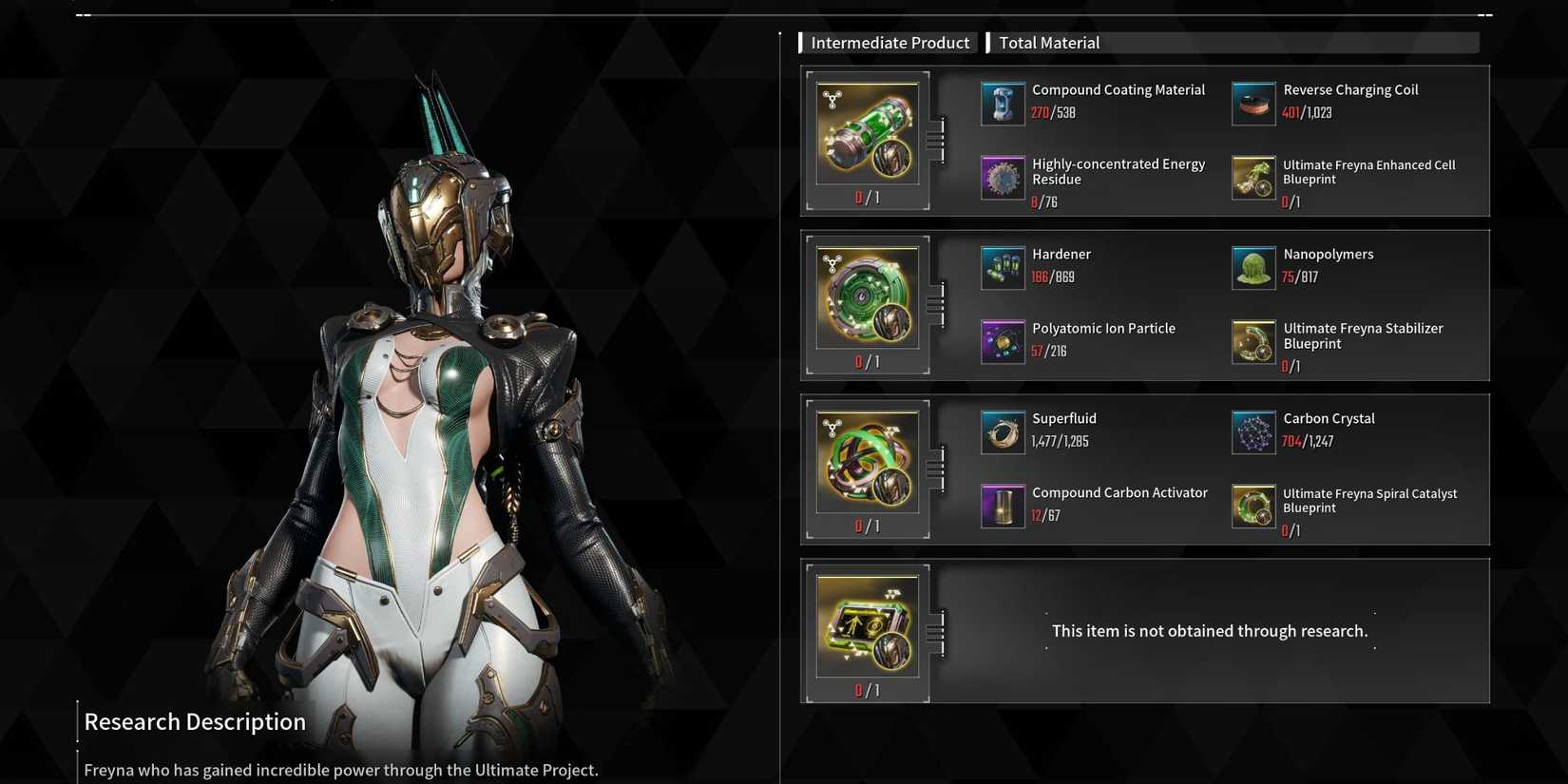Select the Compound Carbon Activator icon

click(x=1002, y=506)
